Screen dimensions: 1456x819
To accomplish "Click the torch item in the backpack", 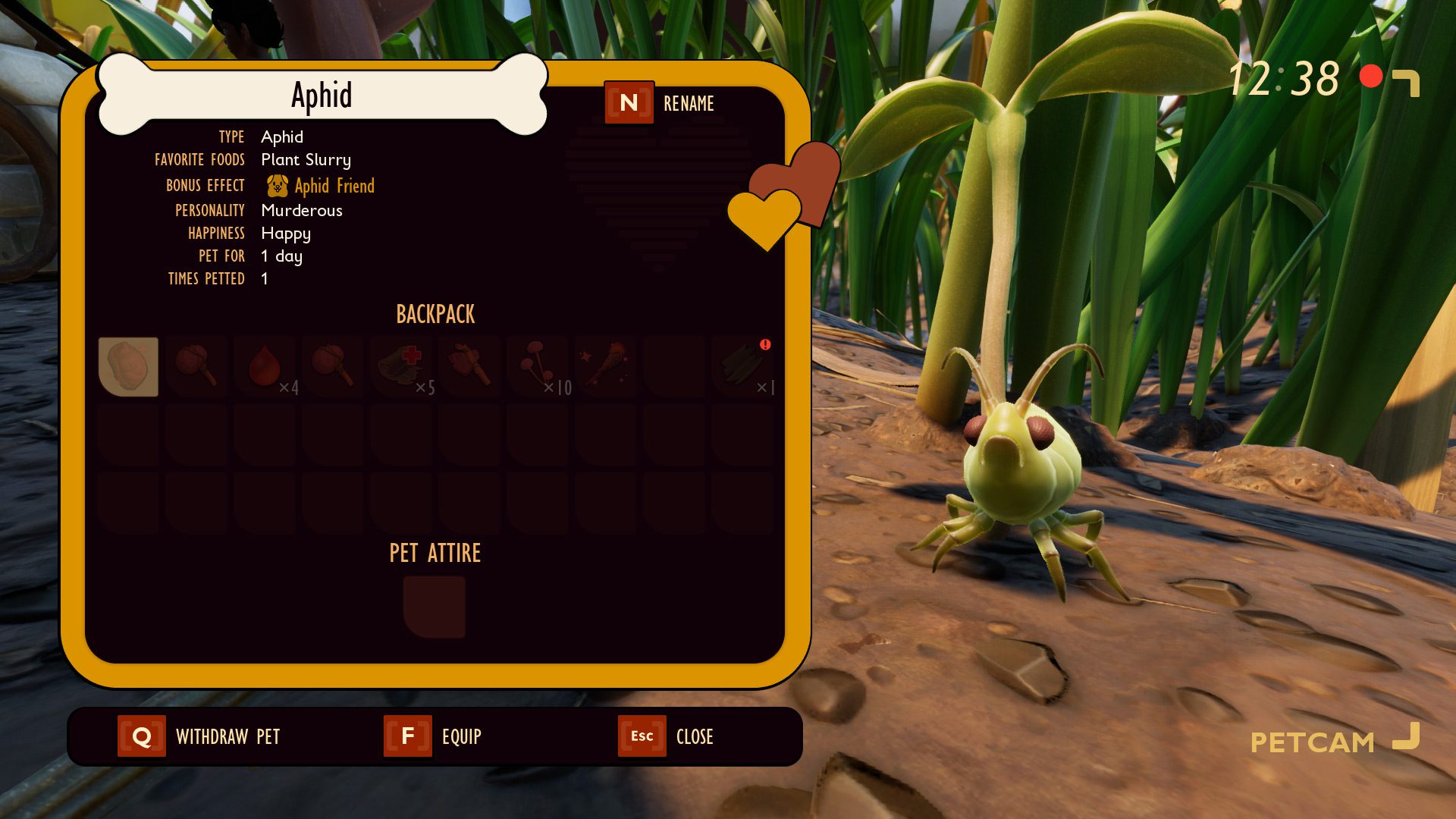I will [x=605, y=366].
